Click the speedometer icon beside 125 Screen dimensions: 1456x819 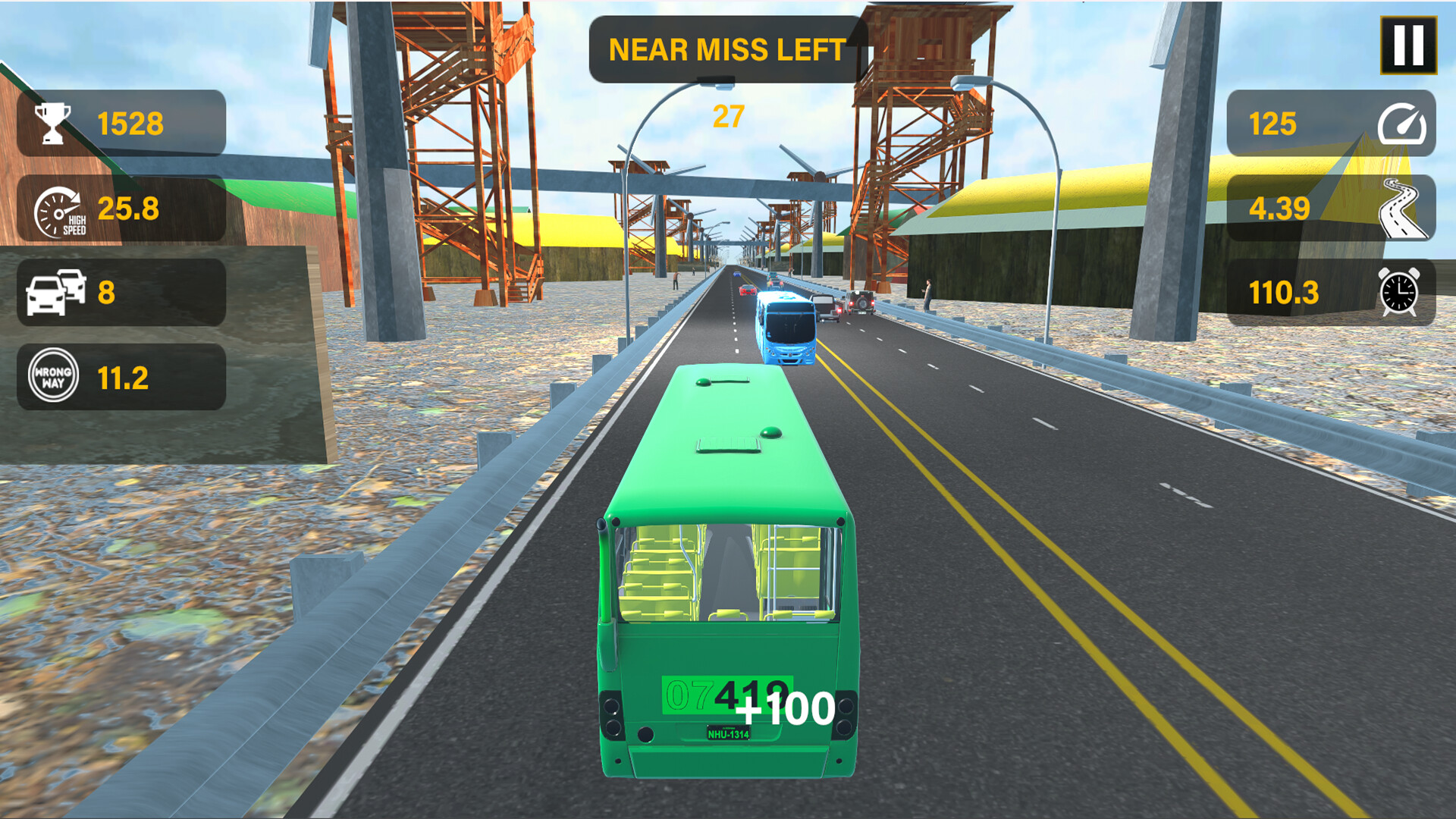(x=1404, y=124)
